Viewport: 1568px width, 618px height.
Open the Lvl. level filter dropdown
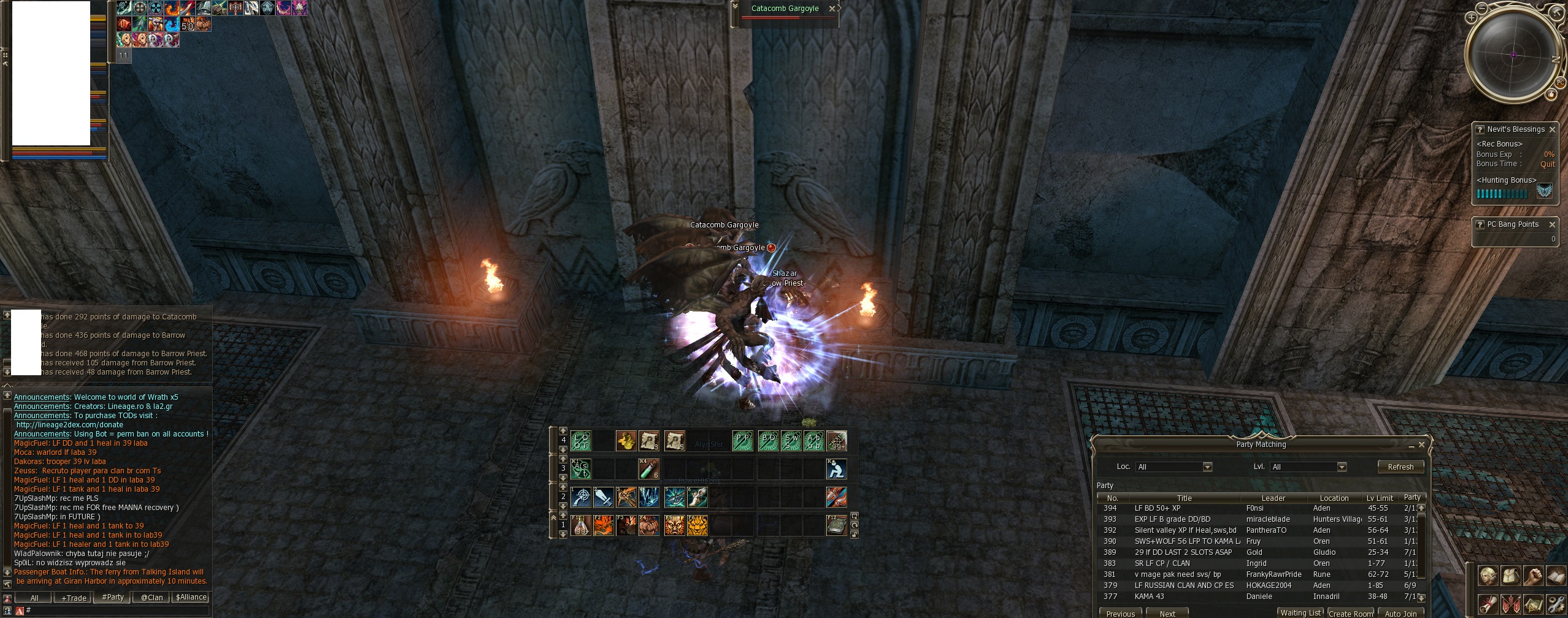pos(1342,467)
